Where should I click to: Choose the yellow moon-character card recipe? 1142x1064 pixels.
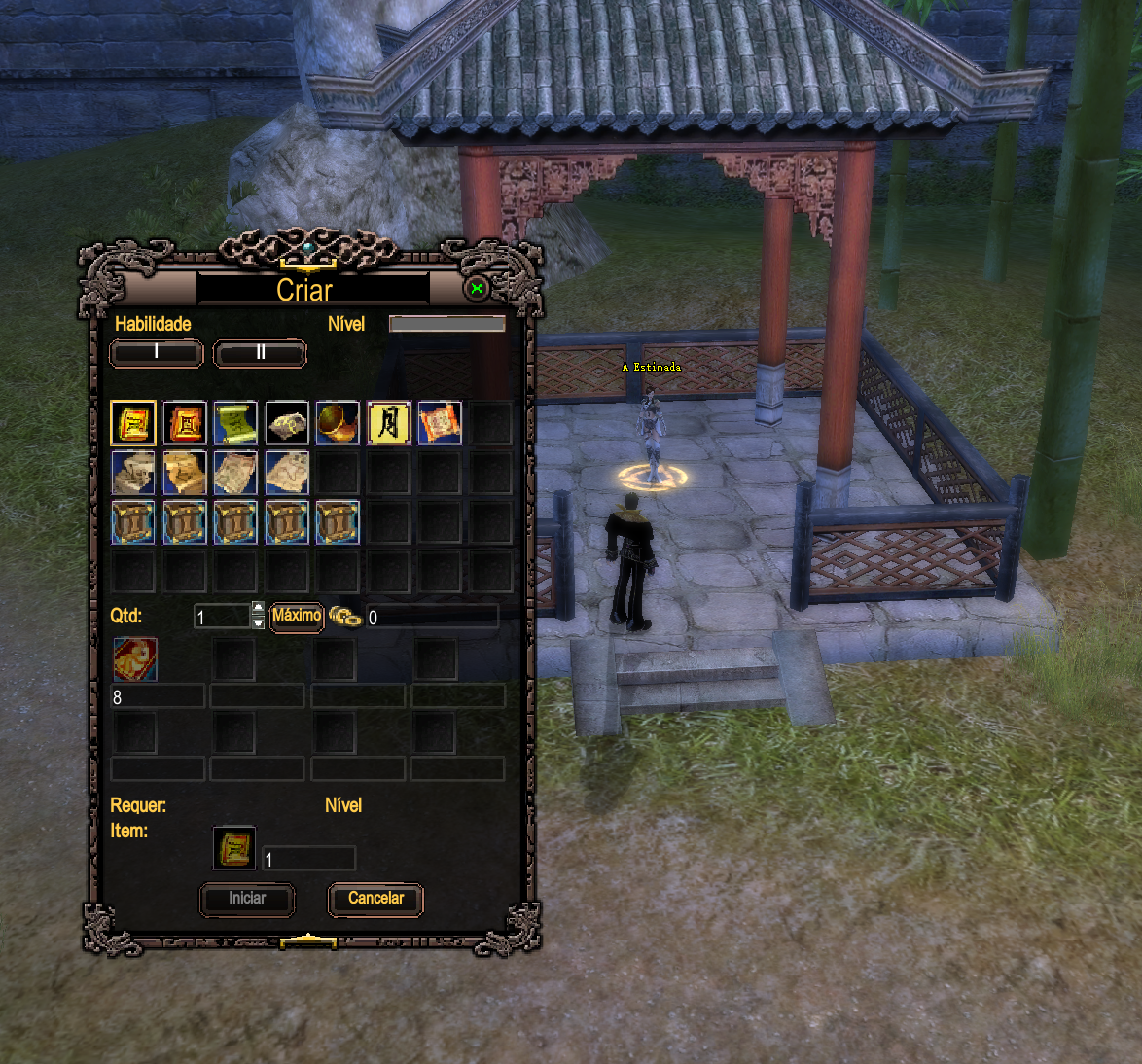[x=389, y=423]
